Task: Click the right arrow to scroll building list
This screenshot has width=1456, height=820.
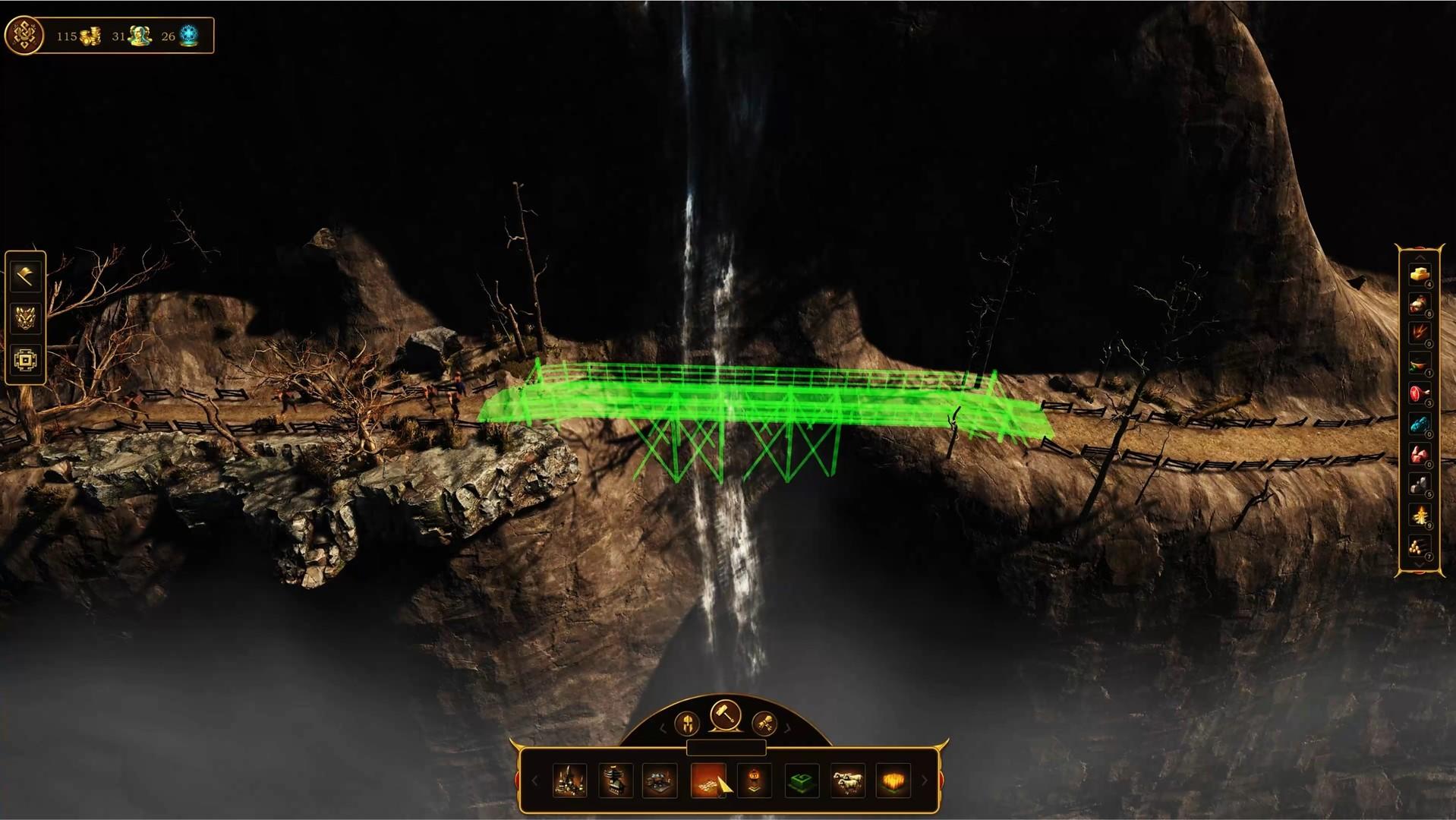Action: tap(923, 780)
